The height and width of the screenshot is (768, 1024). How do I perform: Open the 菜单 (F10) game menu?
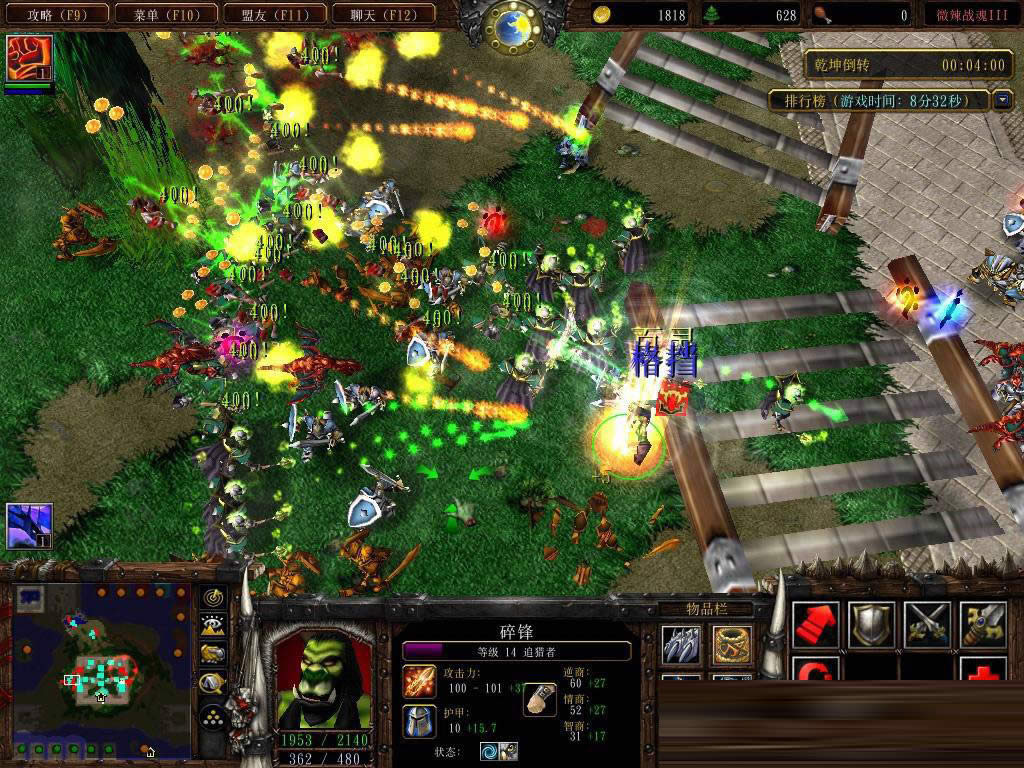click(x=164, y=14)
